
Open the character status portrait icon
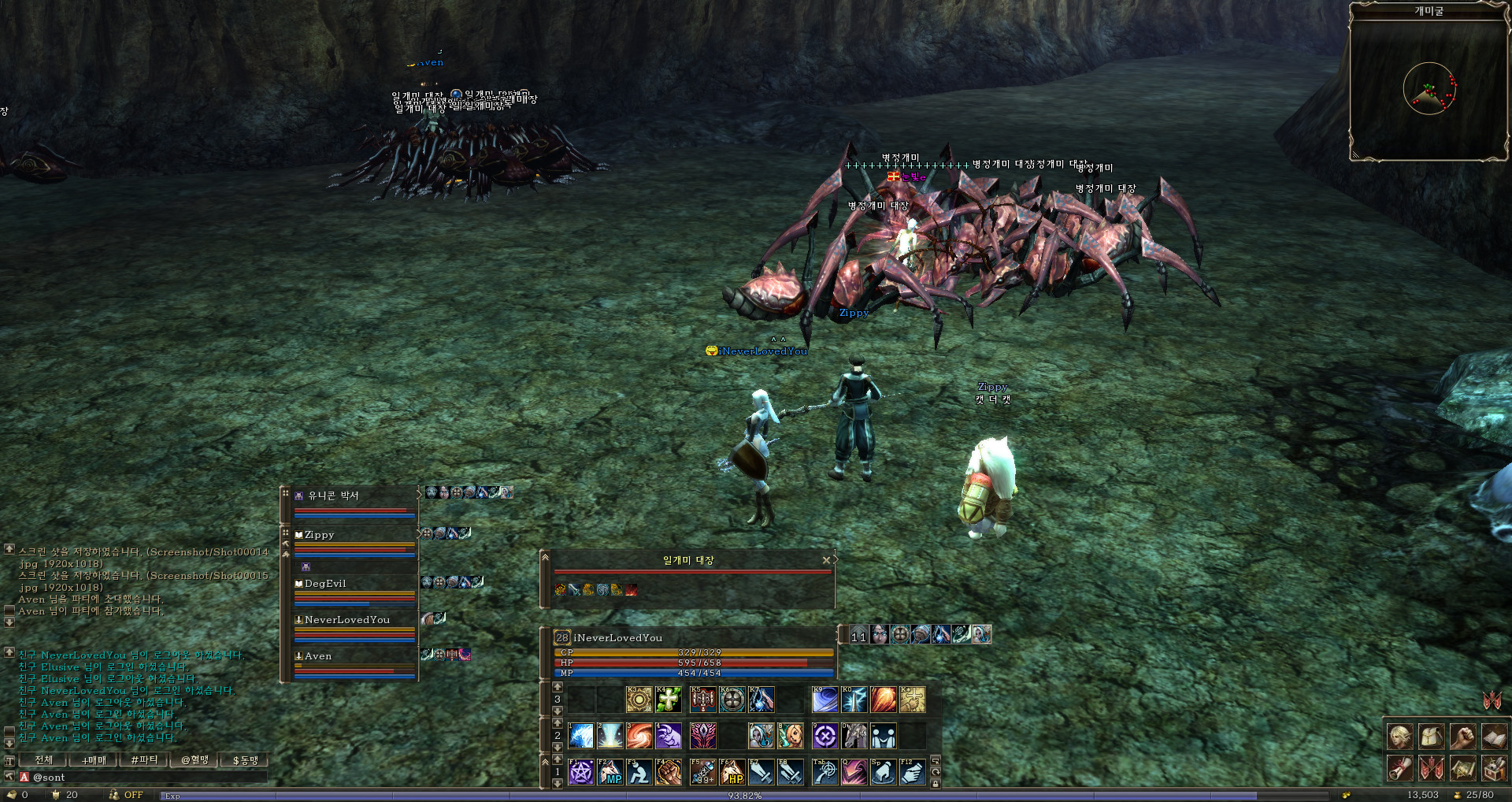pos(1400,737)
